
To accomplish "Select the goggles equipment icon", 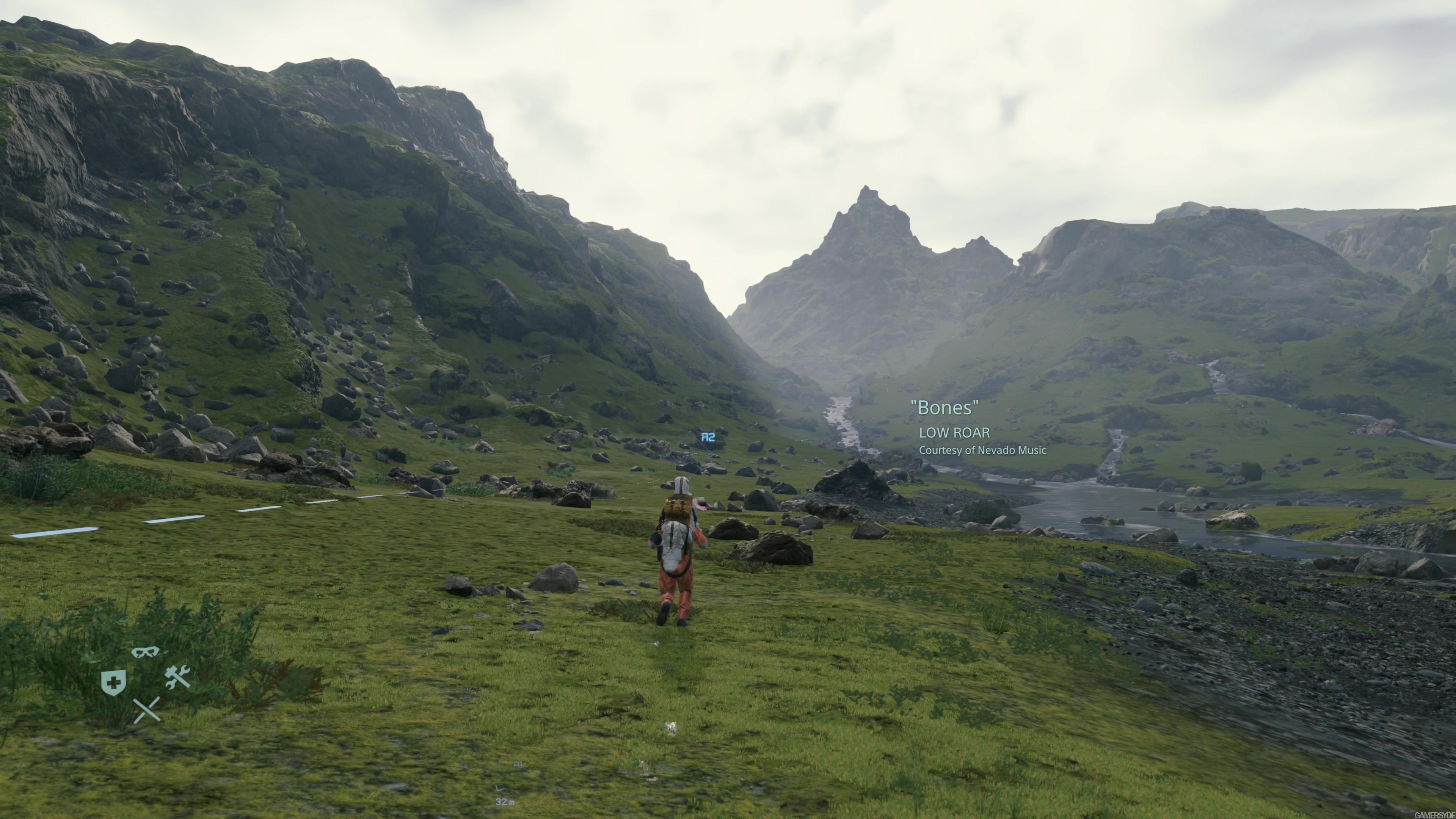I will (145, 653).
